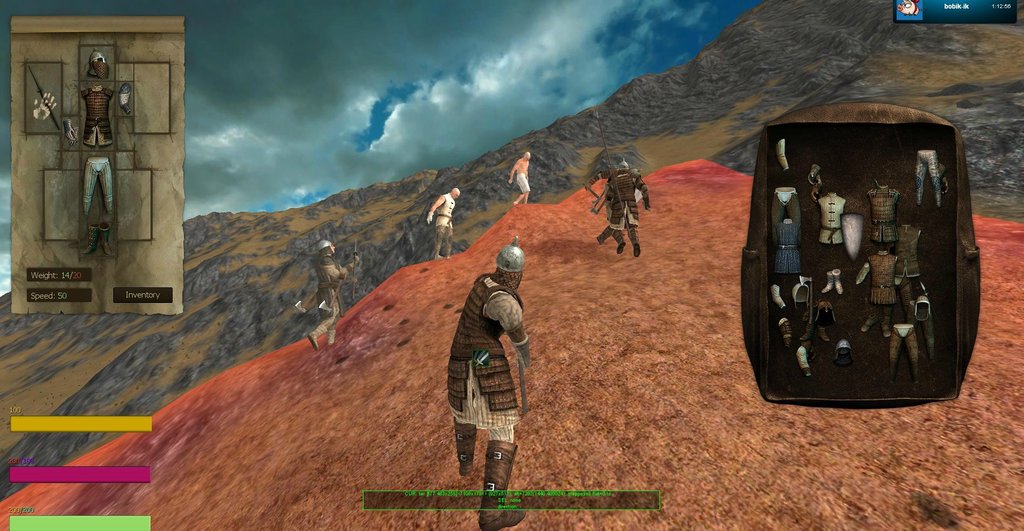Select the equipped trousers slot
The width and height of the screenshot is (1024, 531).
[x=97, y=183]
